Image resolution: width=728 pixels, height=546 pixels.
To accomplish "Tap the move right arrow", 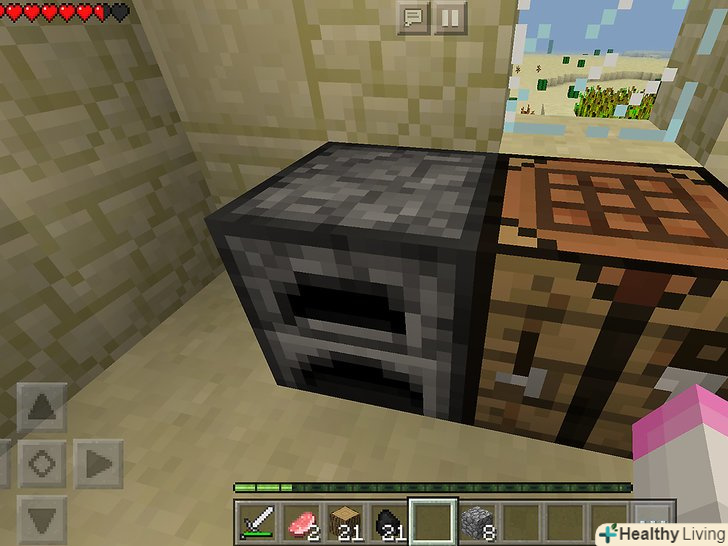I will [97, 464].
